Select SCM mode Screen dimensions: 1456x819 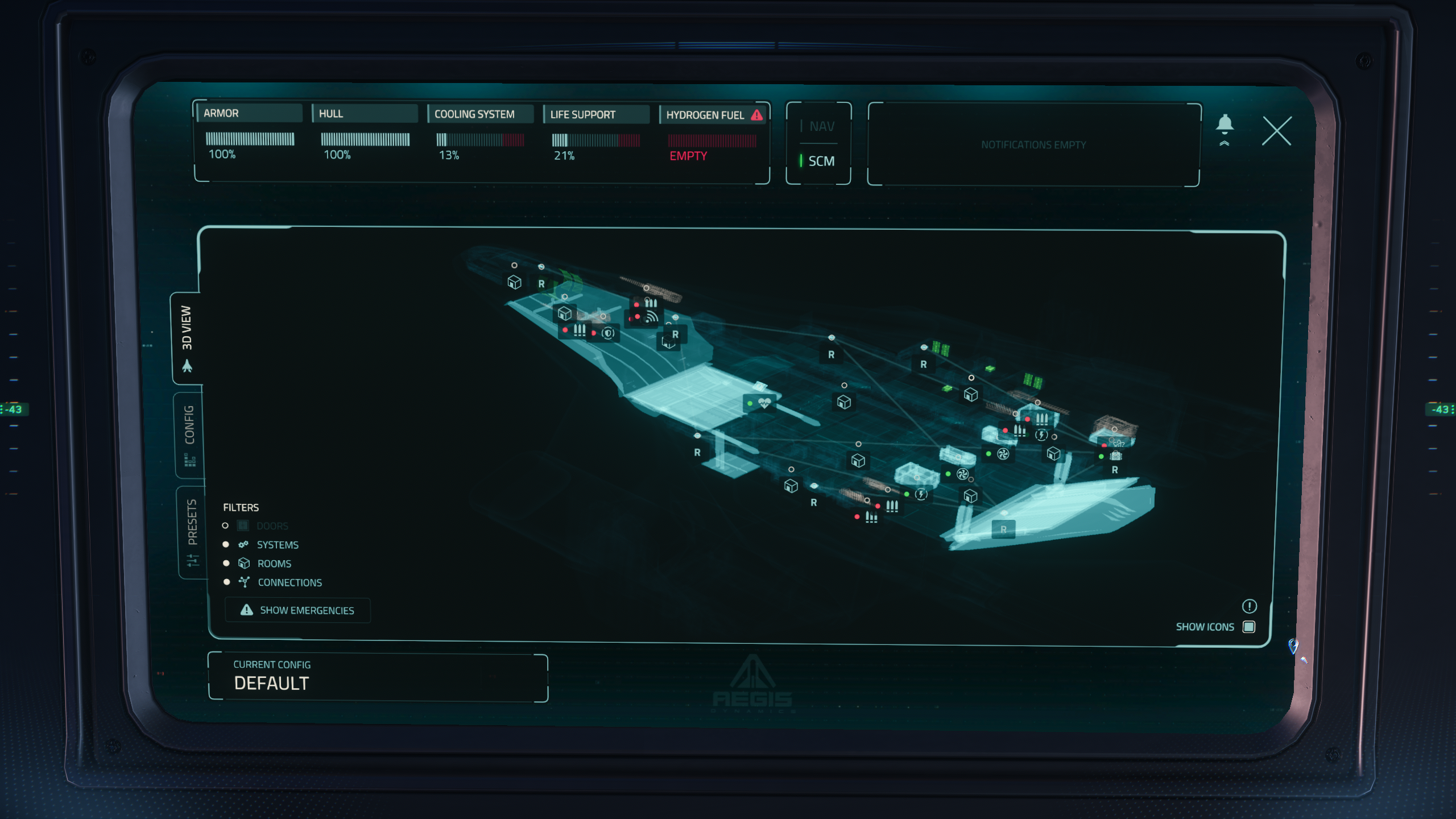click(819, 162)
